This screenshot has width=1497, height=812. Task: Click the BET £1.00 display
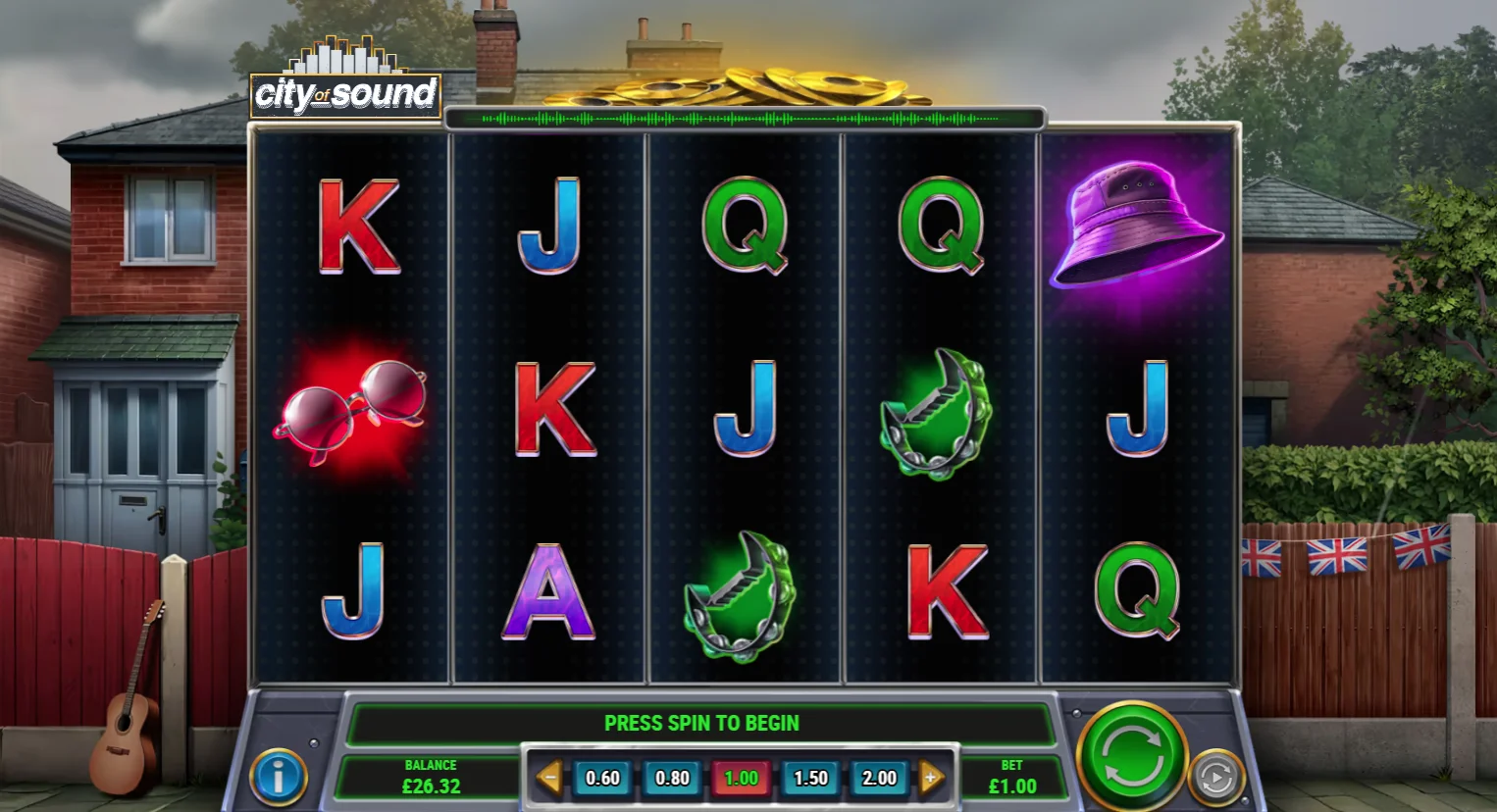[1012, 777]
